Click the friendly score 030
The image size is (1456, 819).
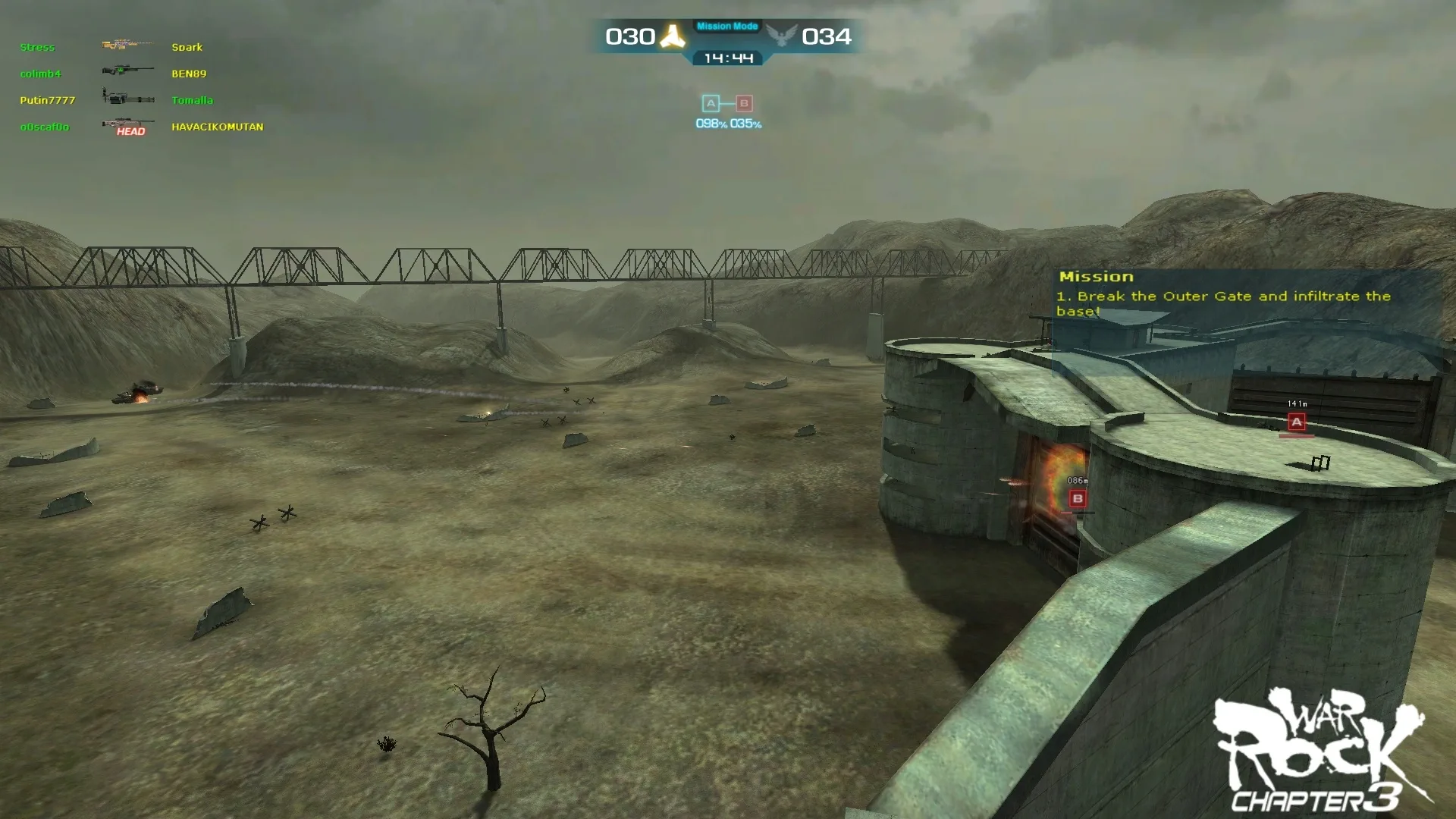click(632, 36)
